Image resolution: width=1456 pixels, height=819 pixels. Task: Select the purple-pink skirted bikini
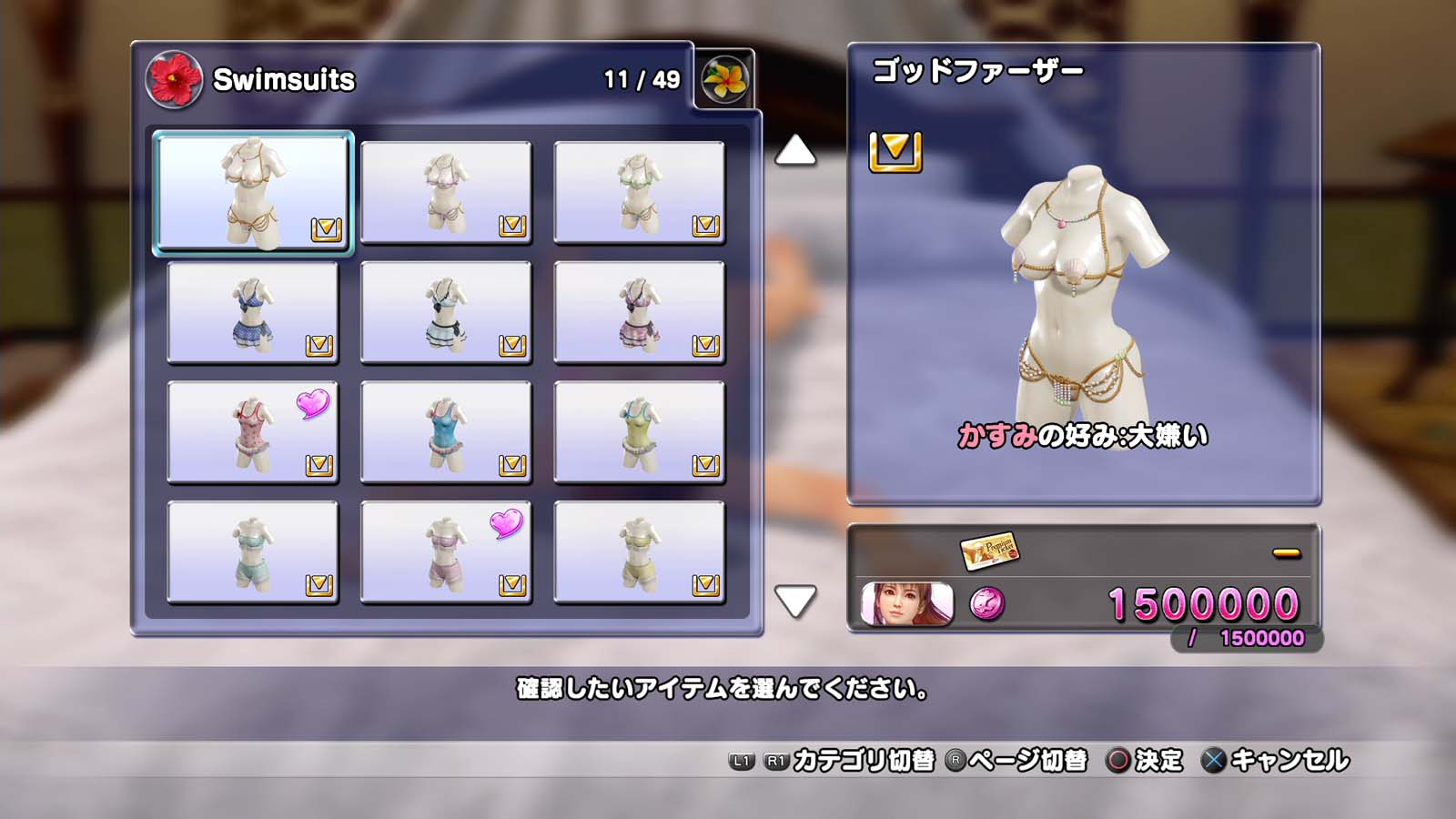[639, 313]
